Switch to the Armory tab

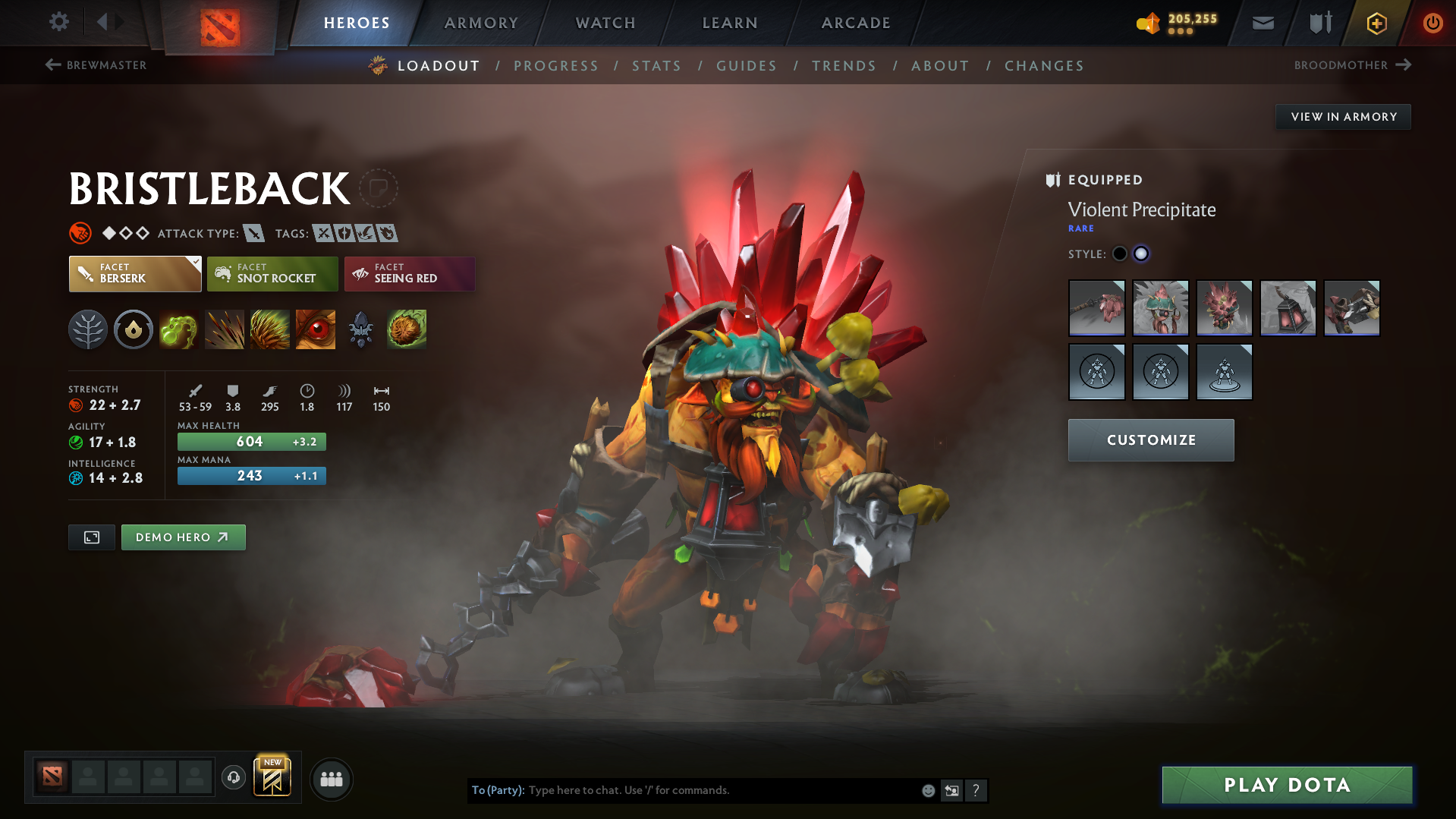click(481, 23)
